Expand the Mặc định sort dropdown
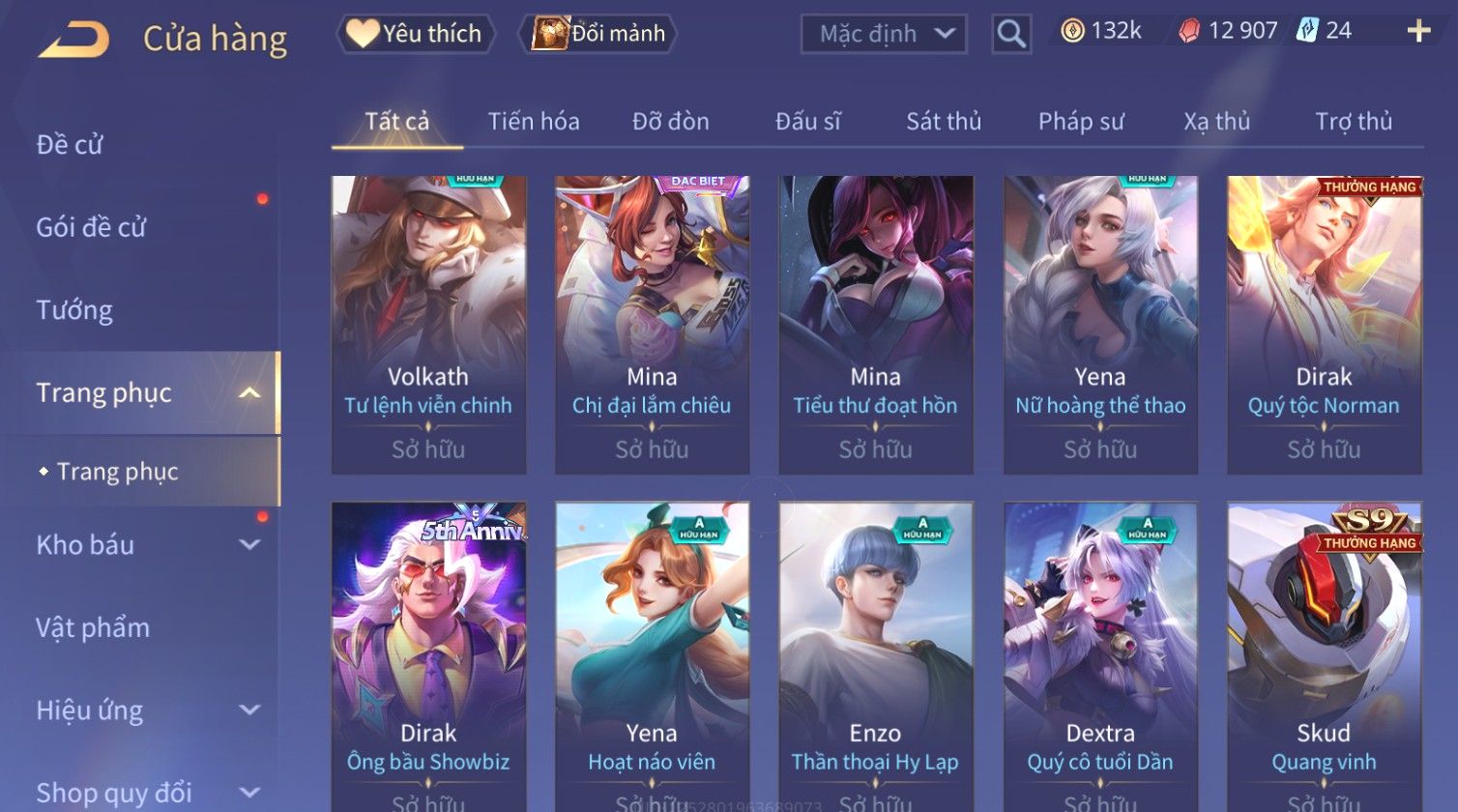 (884, 34)
